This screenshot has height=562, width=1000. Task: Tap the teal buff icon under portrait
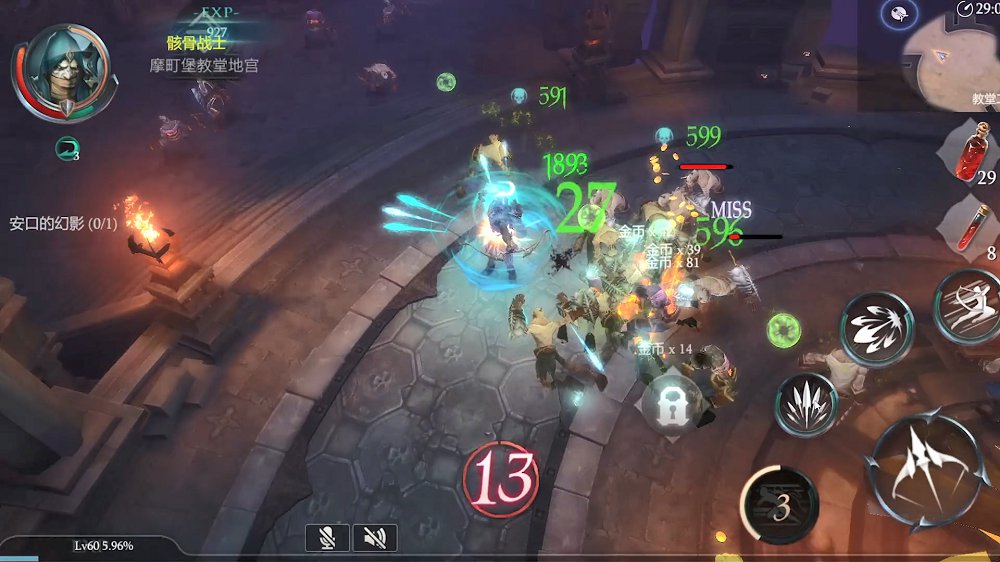[x=67, y=149]
